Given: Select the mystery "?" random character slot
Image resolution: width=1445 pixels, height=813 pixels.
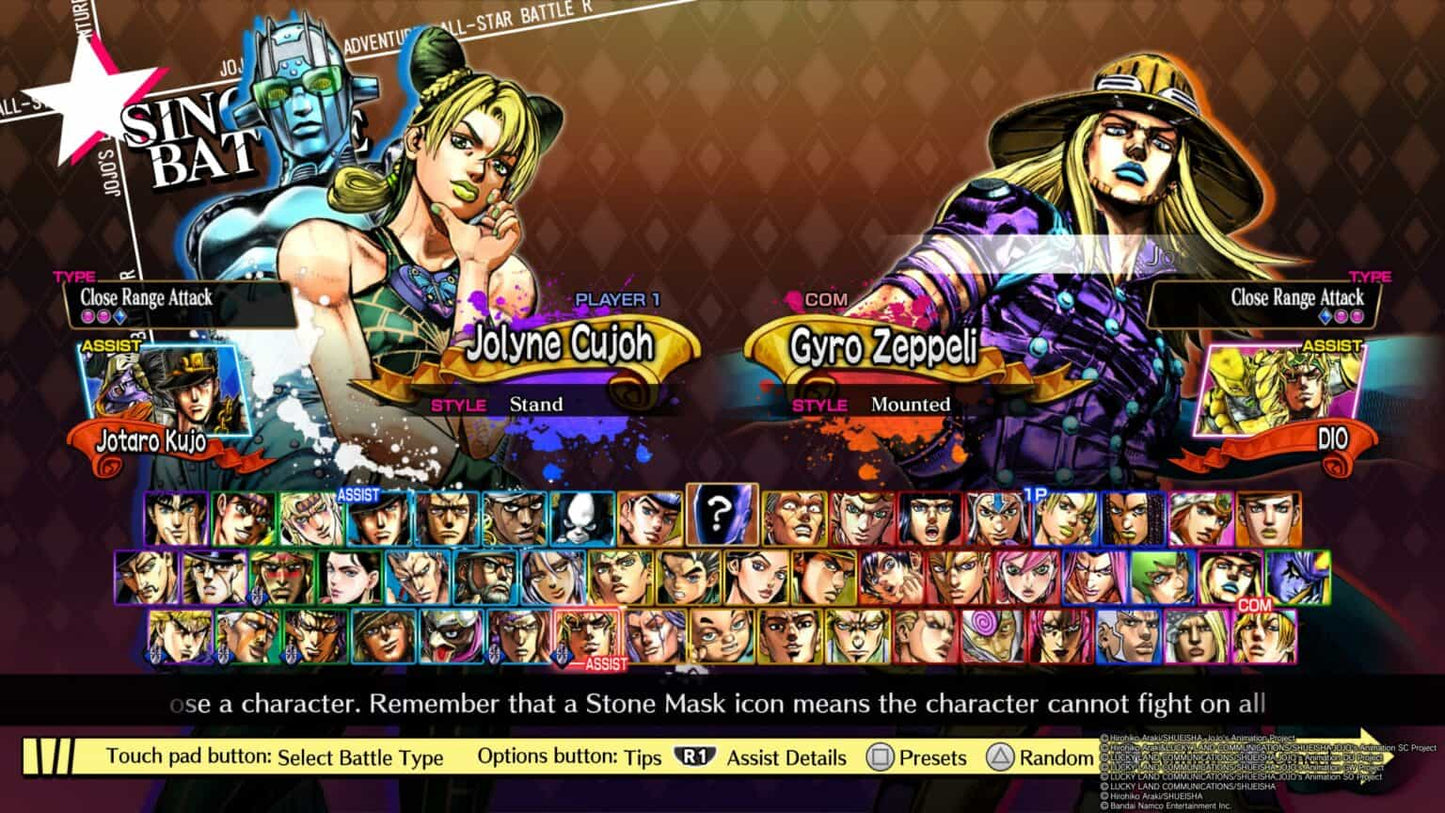Looking at the screenshot, I should (x=721, y=517).
